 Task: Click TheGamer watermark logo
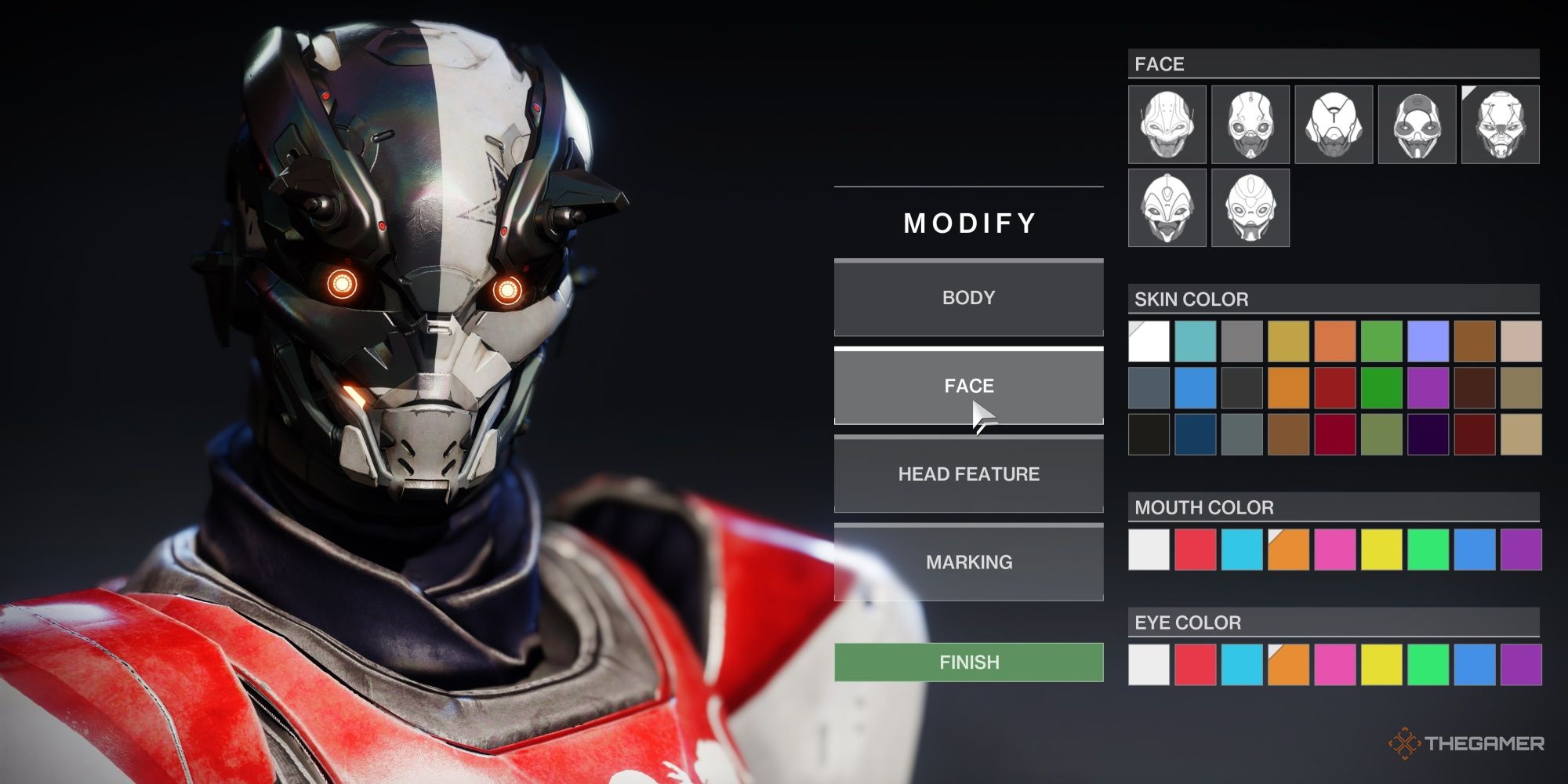(x=1466, y=743)
